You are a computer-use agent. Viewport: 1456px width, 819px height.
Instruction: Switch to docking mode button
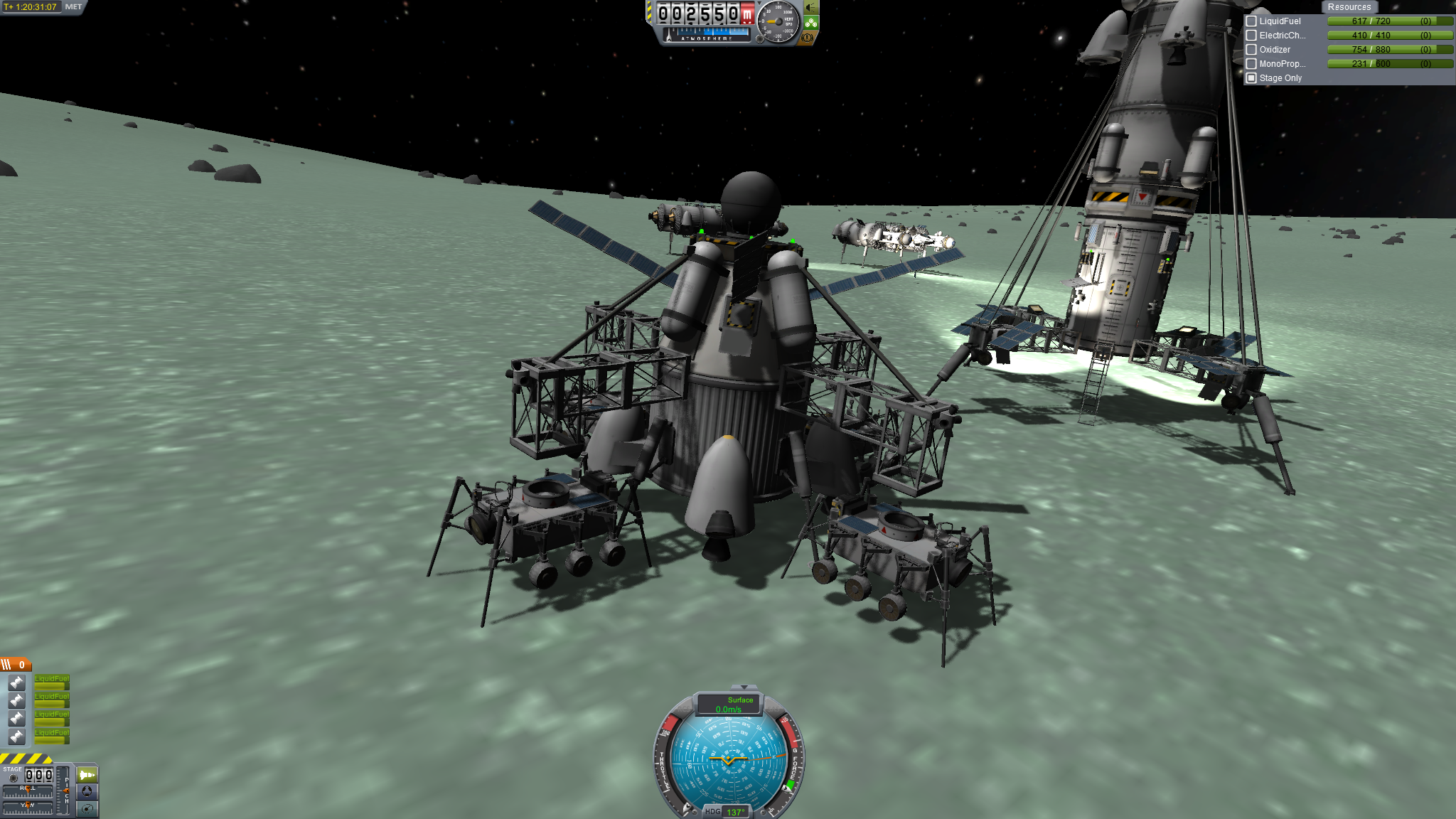[x=87, y=791]
